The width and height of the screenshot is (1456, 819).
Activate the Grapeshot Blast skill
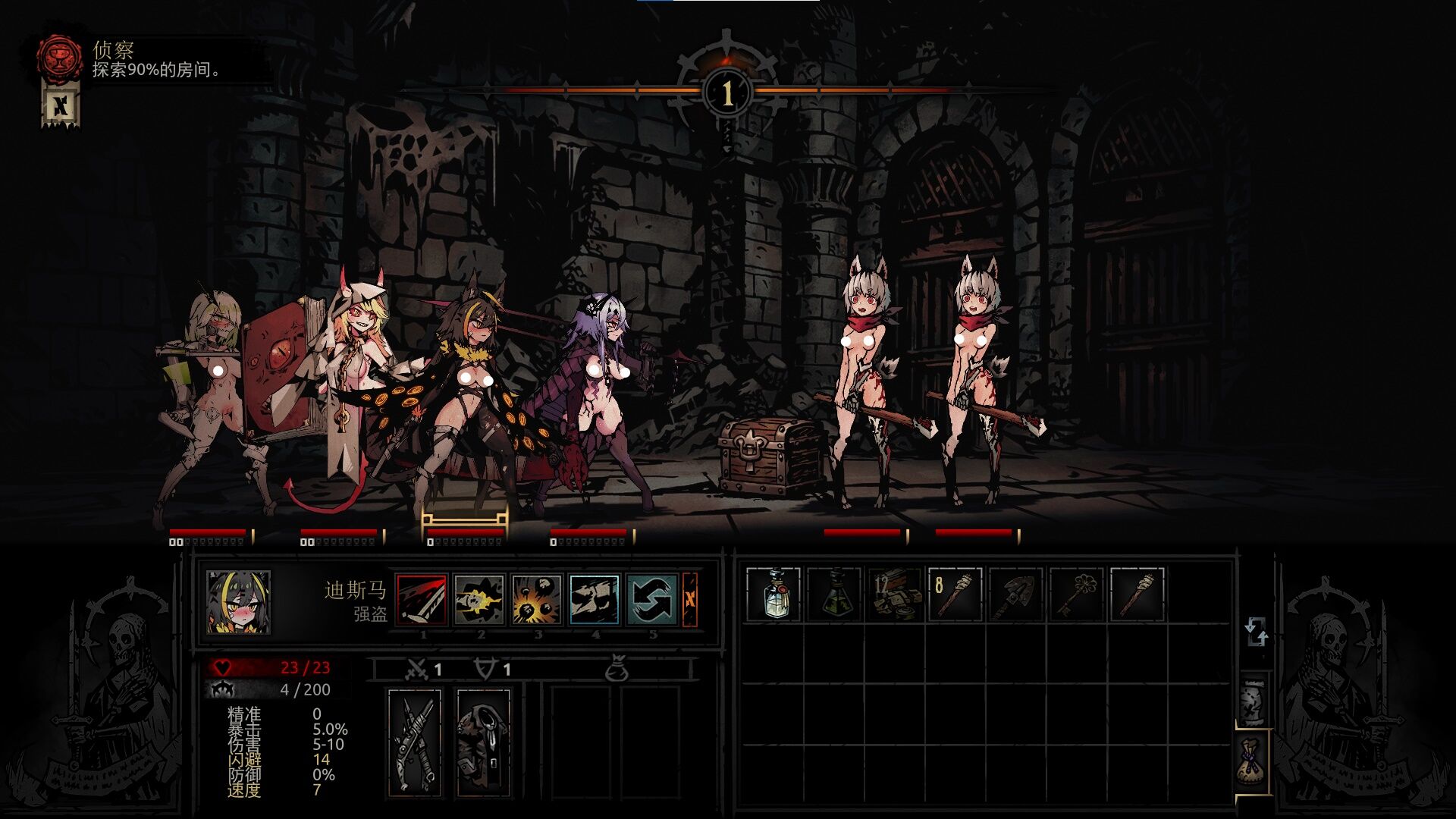[537, 600]
